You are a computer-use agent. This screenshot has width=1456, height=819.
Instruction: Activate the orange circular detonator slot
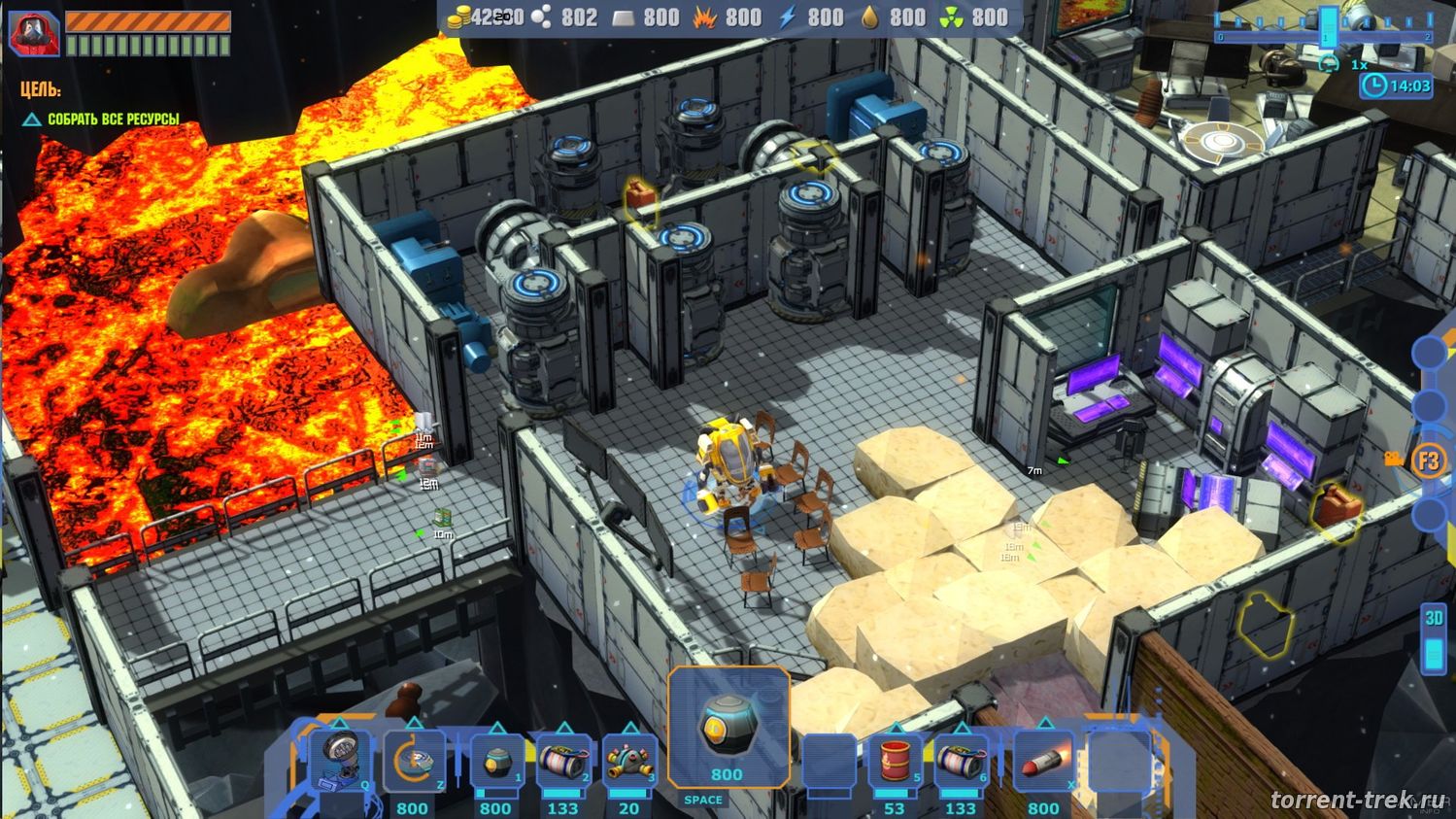pos(414,761)
